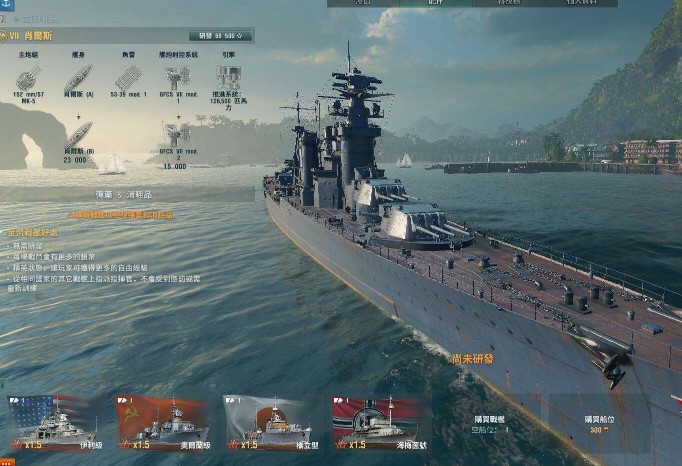This screenshot has width=682, height=466.
Task: Buy a ship slot for 300 doubloons
Action: [600, 424]
